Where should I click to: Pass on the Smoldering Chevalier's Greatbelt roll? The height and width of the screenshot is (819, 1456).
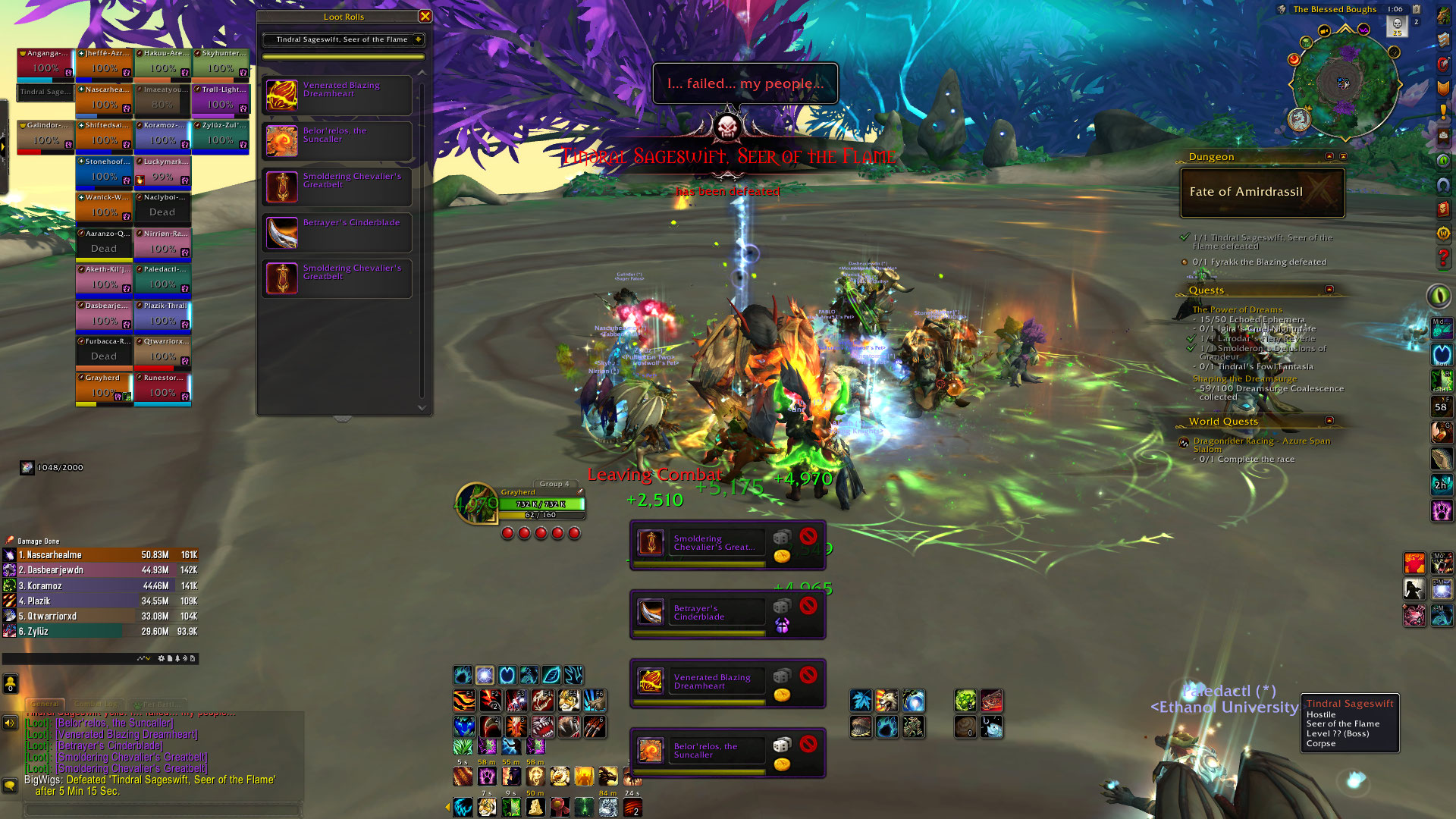[808, 535]
